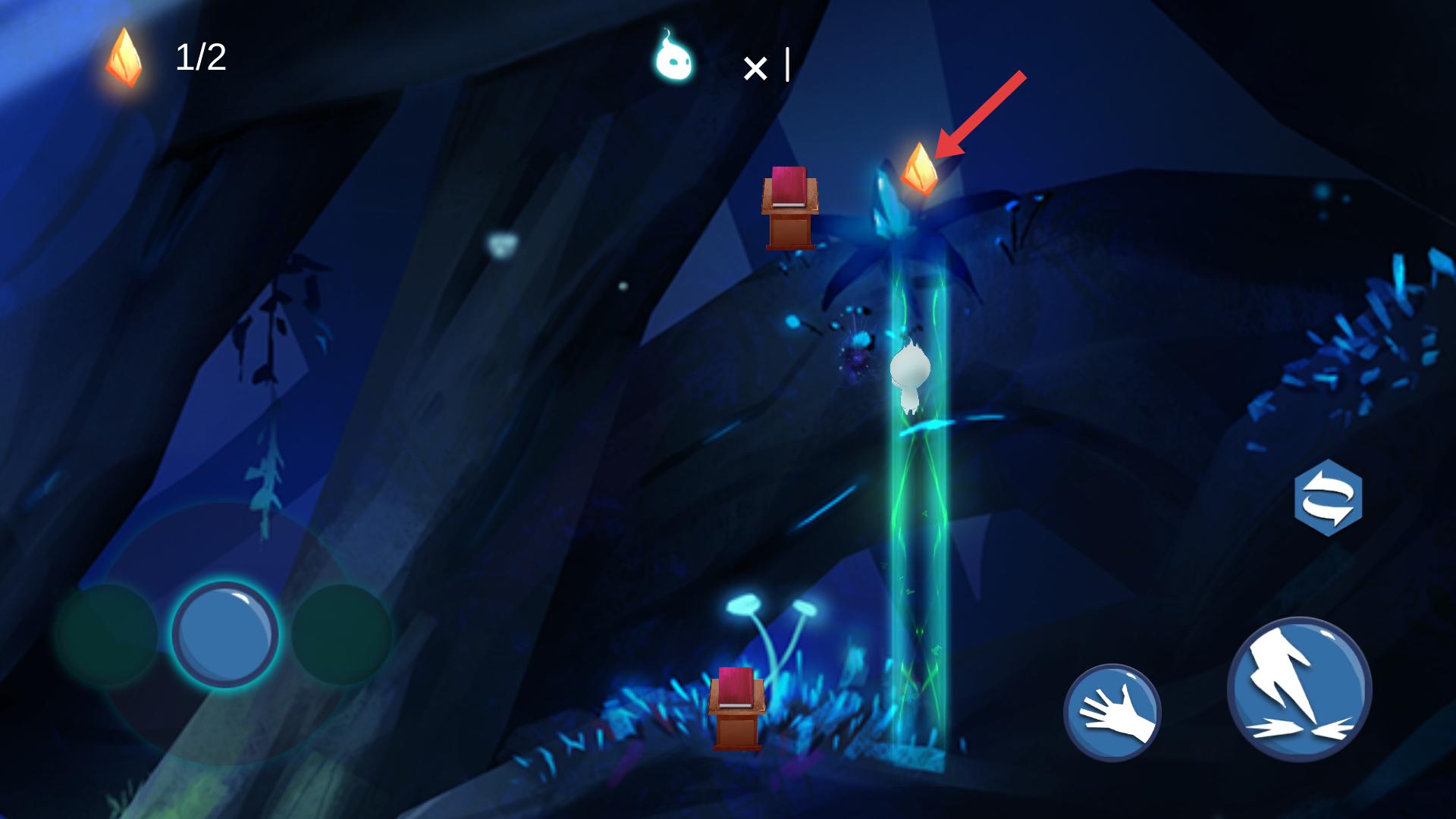The height and width of the screenshot is (819, 1456).
Task: Tap the open hand grab button
Action: point(1112,712)
